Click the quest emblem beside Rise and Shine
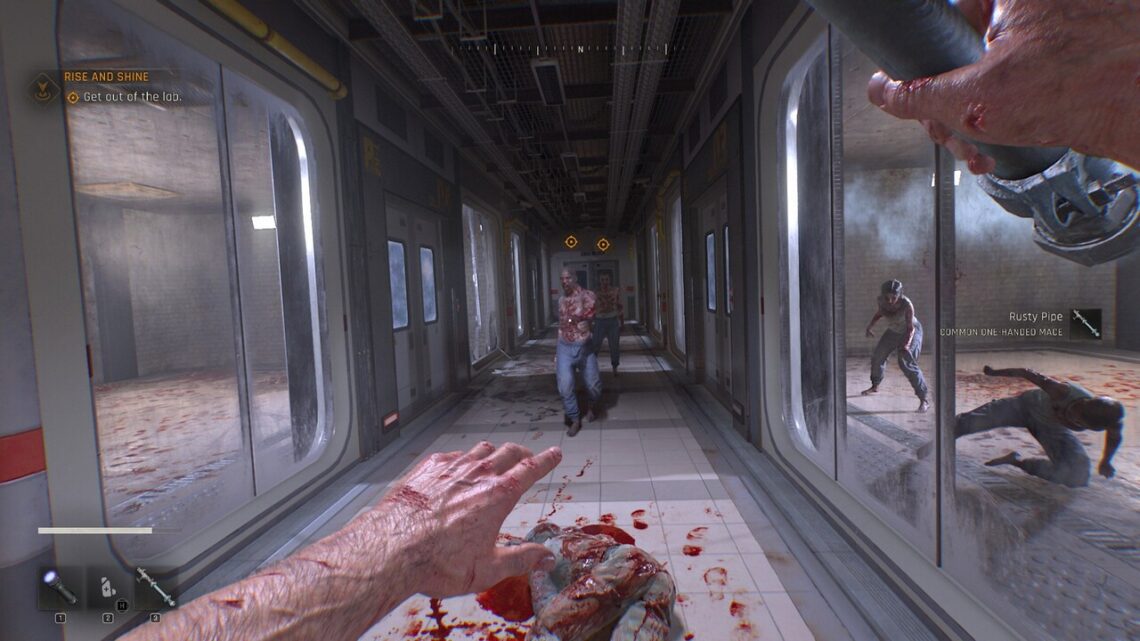 [44, 88]
